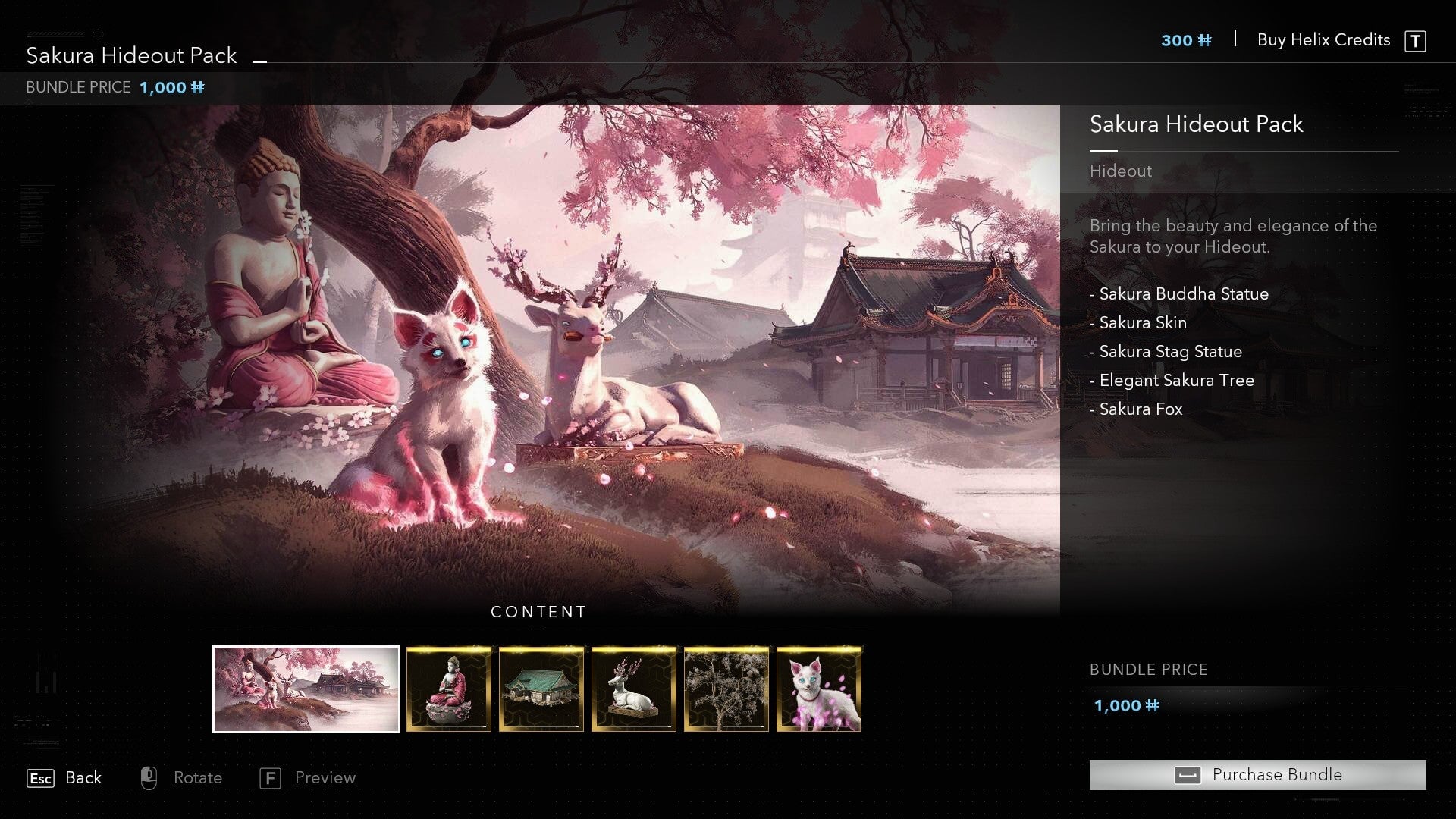Click the T key icon near Buy Helix Credits
Screen dimensions: 1456x819
(x=1417, y=40)
